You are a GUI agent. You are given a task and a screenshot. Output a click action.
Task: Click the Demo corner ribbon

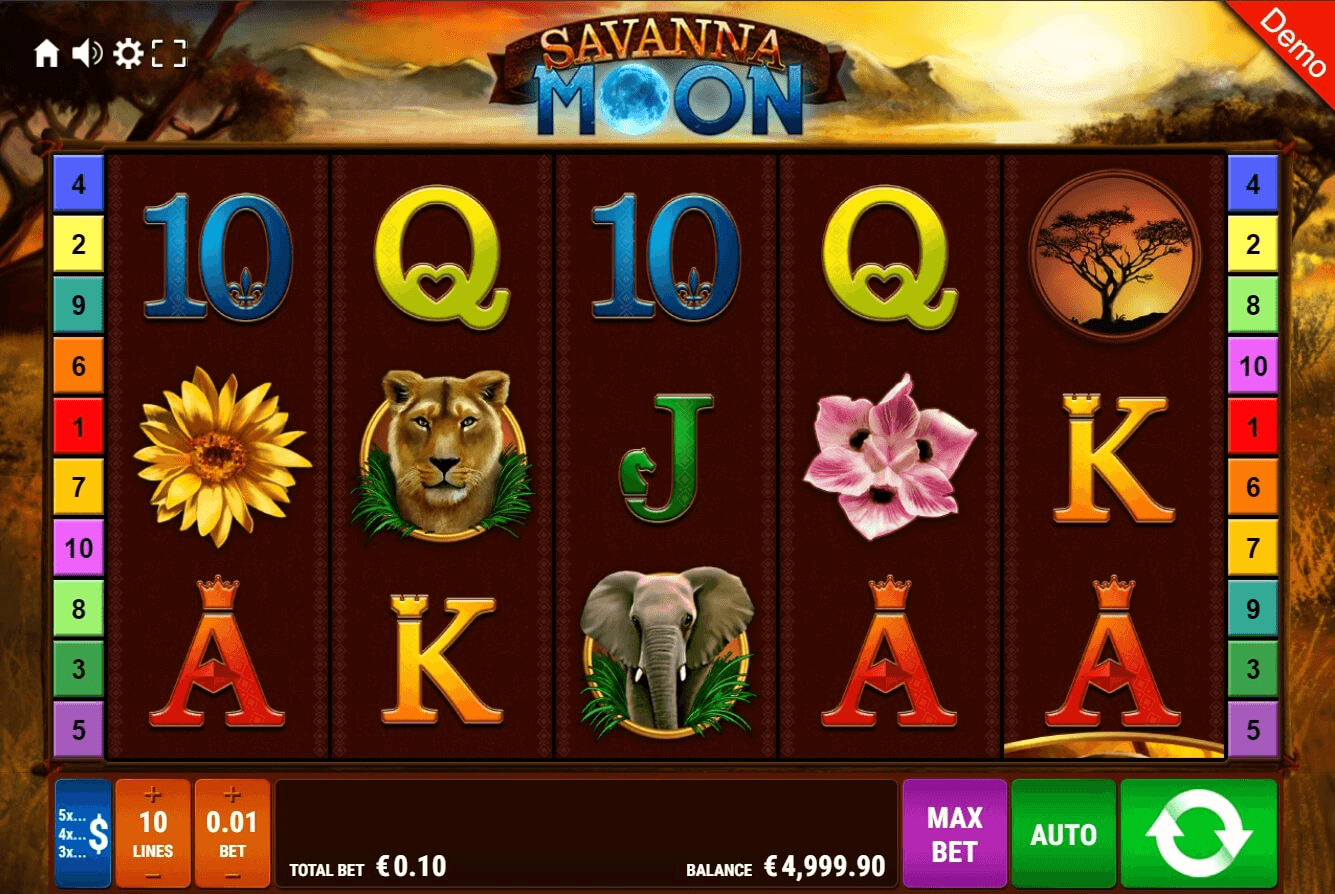tap(1294, 42)
